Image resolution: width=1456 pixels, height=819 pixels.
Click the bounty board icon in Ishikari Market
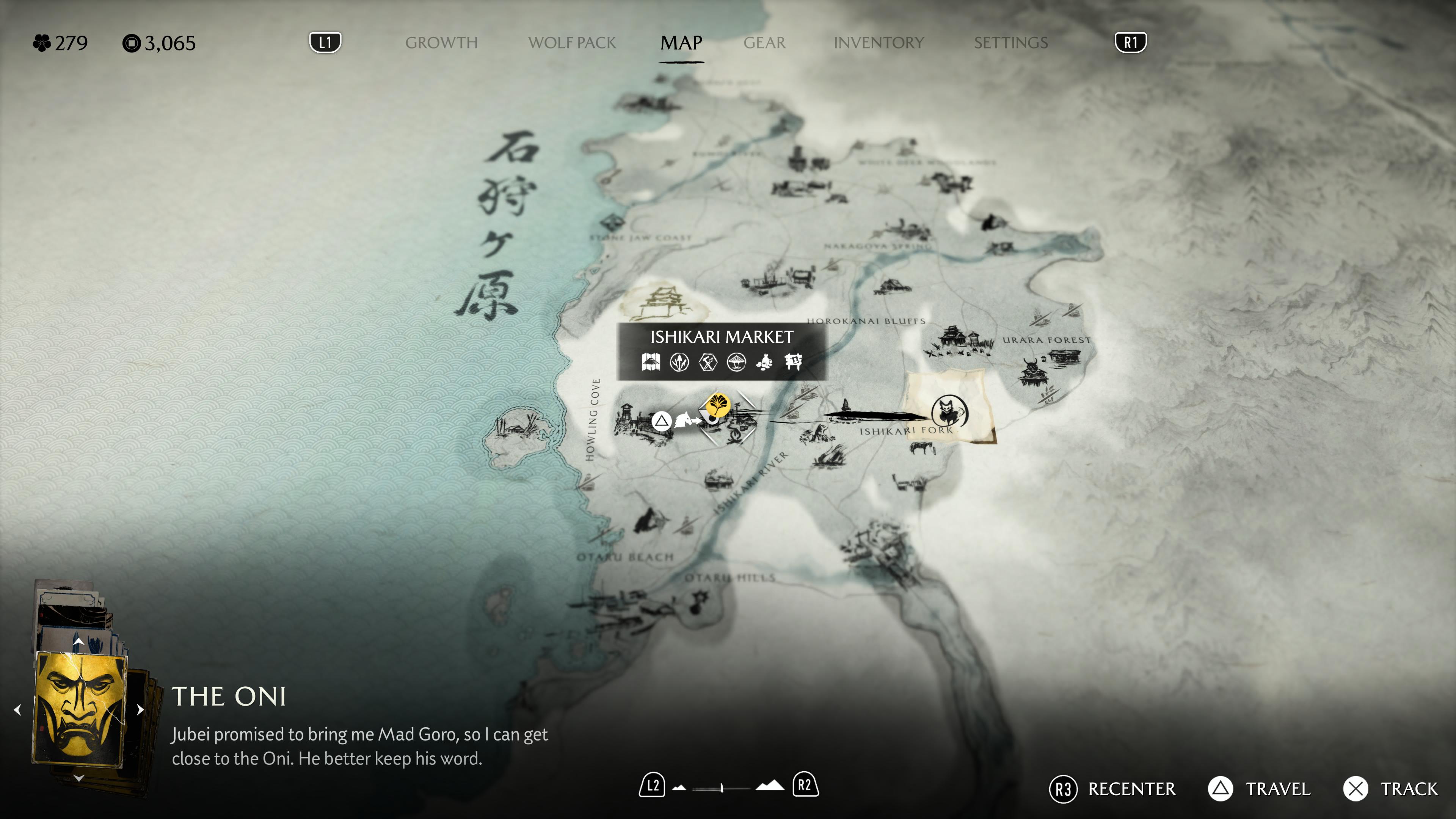pyautogui.click(x=793, y=362)
